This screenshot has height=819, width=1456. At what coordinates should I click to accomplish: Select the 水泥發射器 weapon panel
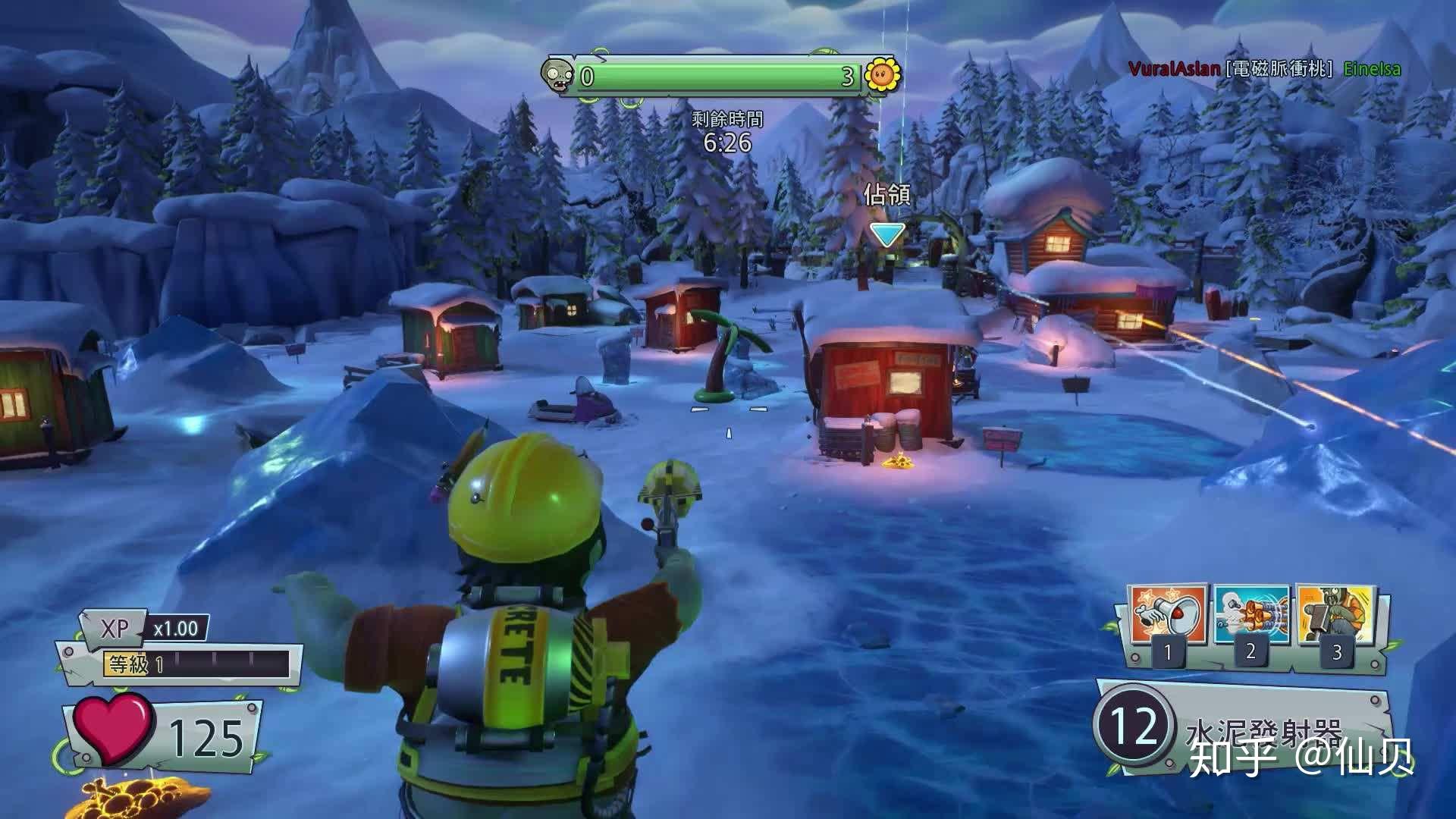point(1244,726)
